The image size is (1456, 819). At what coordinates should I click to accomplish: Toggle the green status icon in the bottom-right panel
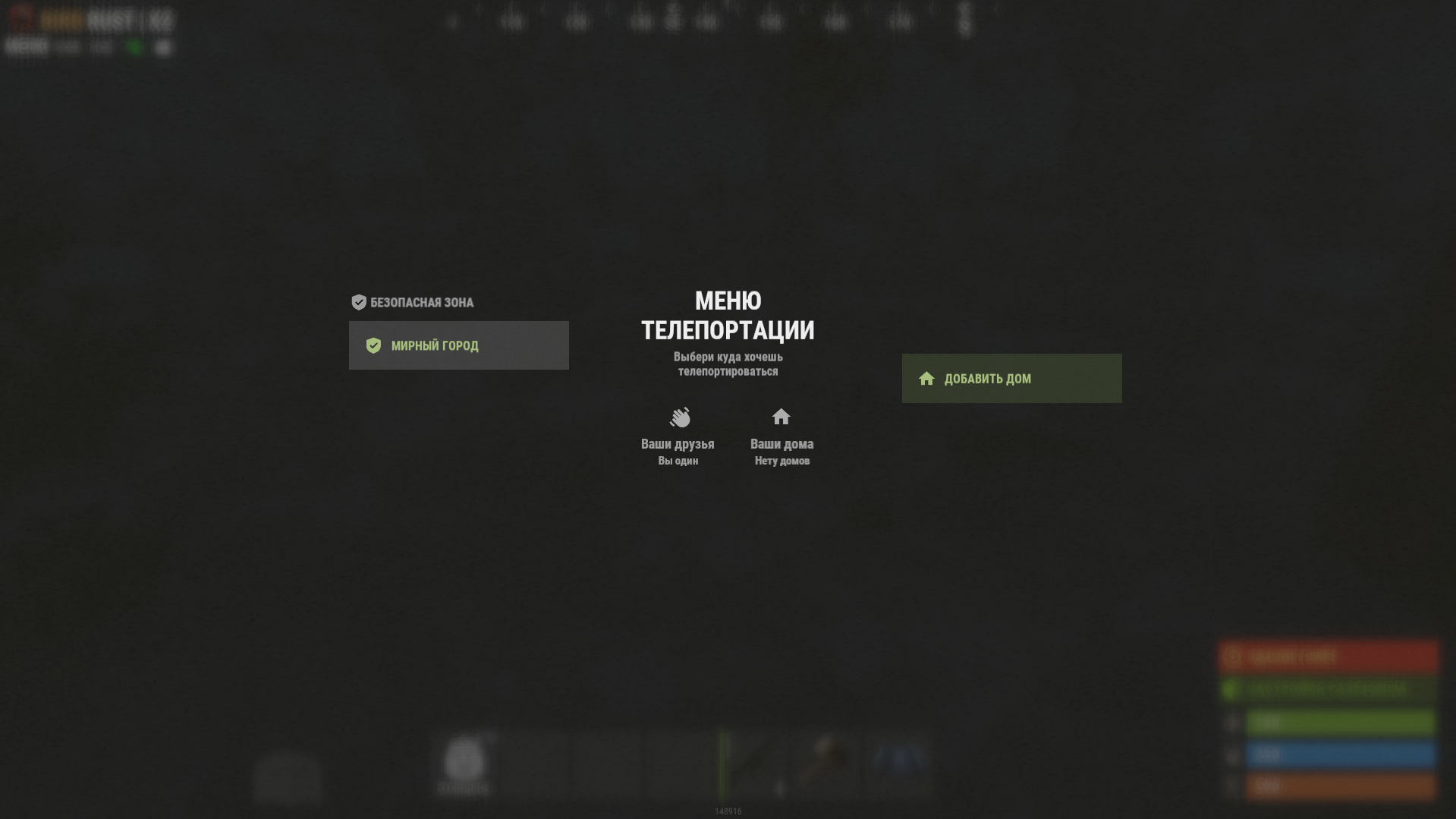[x=1230, y=688]
